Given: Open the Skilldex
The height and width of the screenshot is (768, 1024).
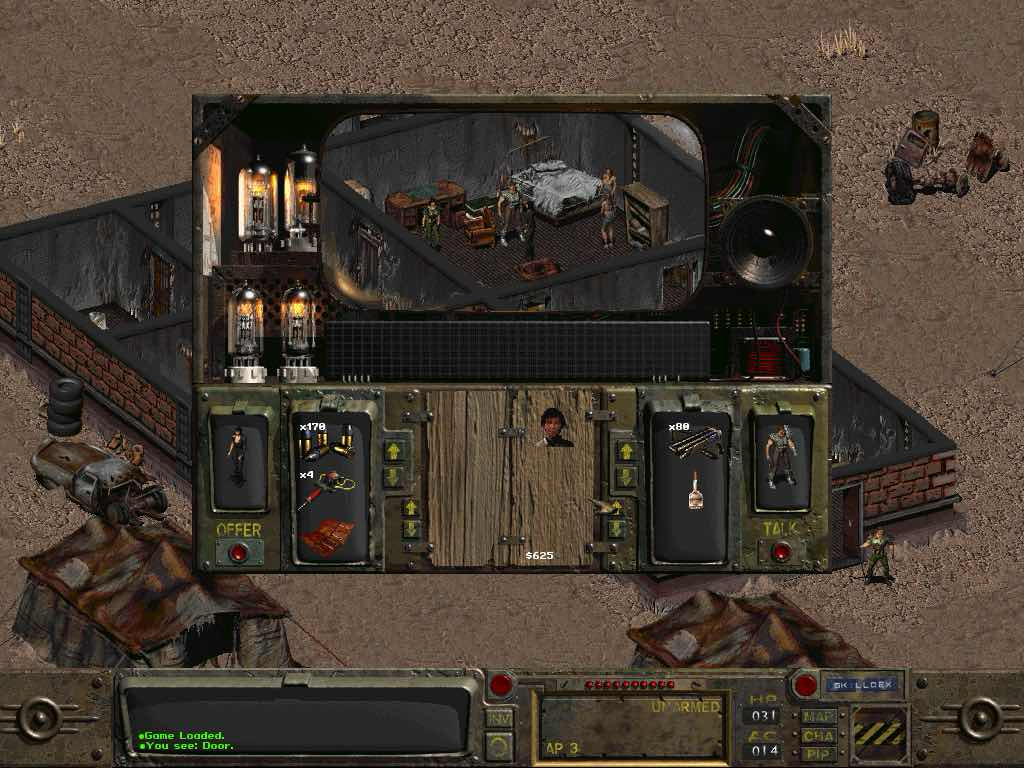Looking at the screenshot, I should pyautogui.click(x=862, y=686).
